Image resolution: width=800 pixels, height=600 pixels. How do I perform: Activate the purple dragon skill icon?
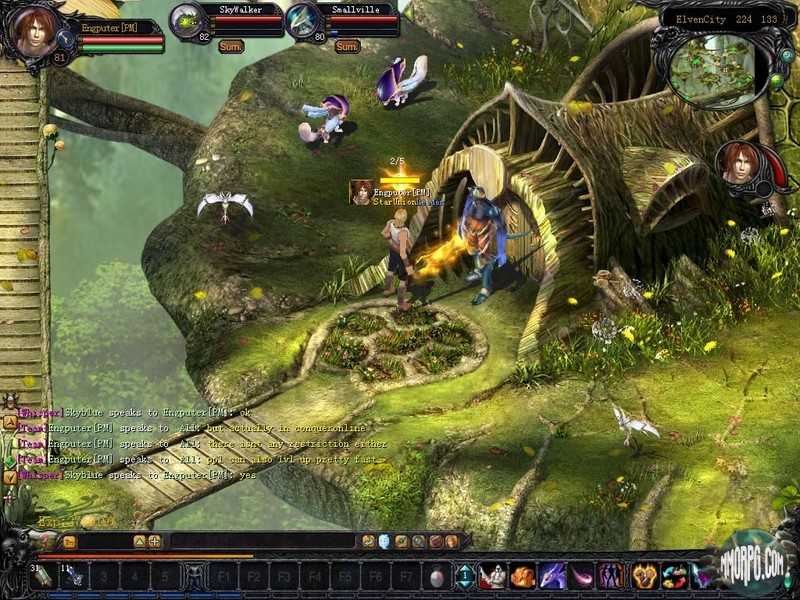click(x=552, y=576)
